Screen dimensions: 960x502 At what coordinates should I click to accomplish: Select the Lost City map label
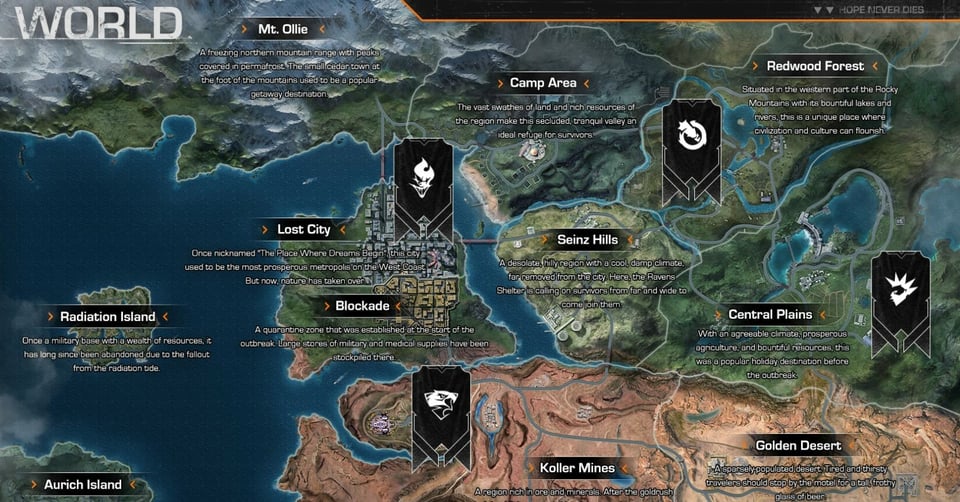(x=304, y=230)
